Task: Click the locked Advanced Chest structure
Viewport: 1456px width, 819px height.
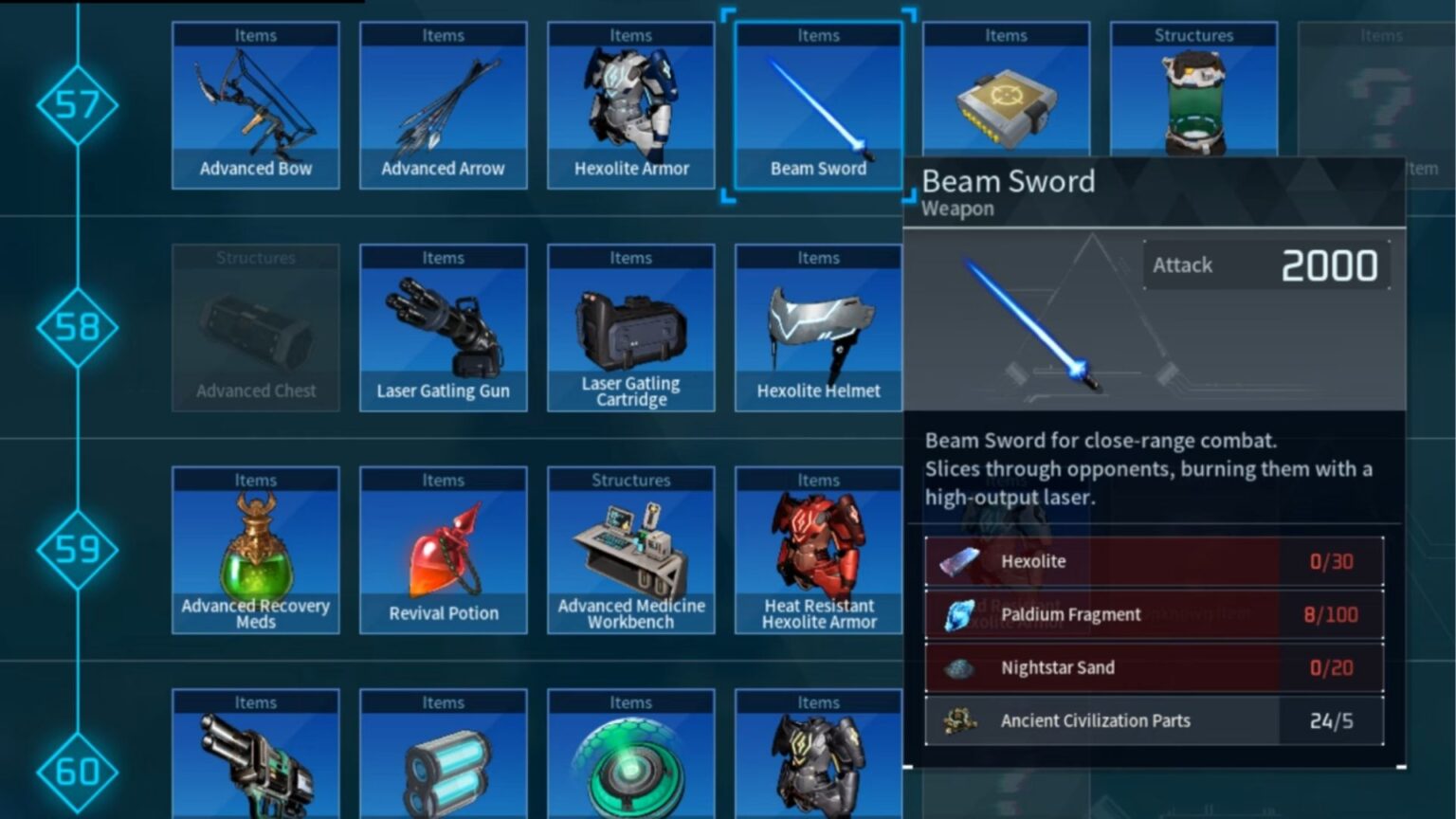Action: point(254,327)
